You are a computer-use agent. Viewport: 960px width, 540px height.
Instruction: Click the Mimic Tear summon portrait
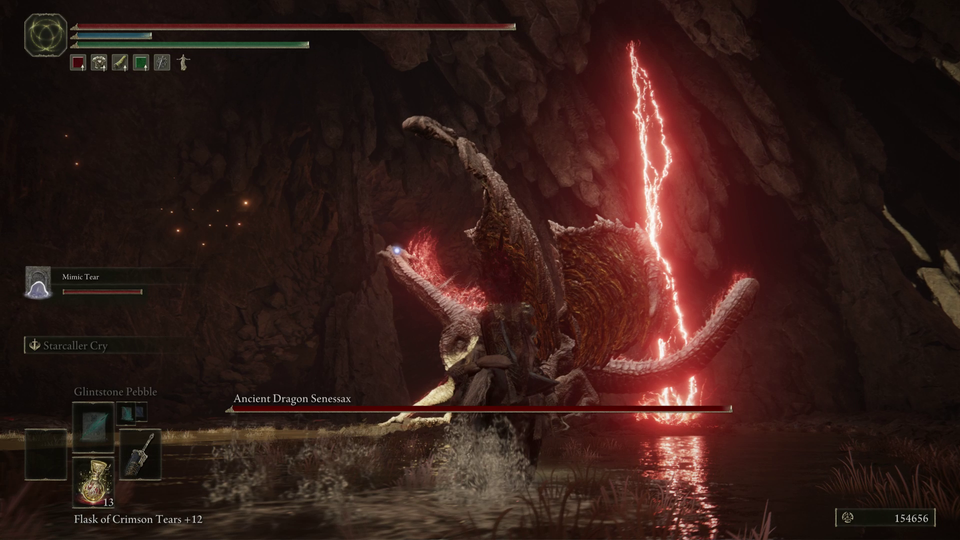pos(38,283)
